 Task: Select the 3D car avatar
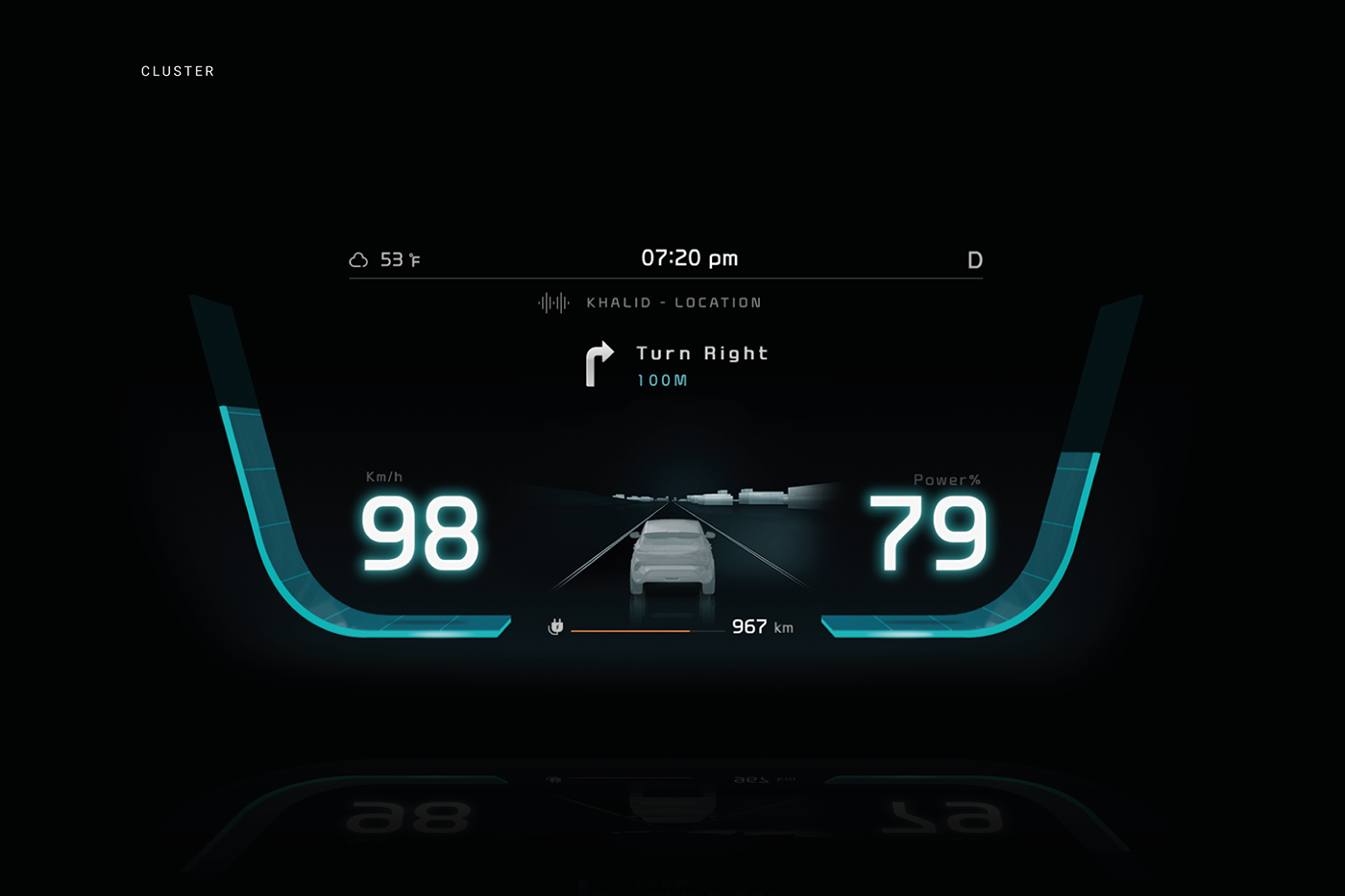pos(672,557)
